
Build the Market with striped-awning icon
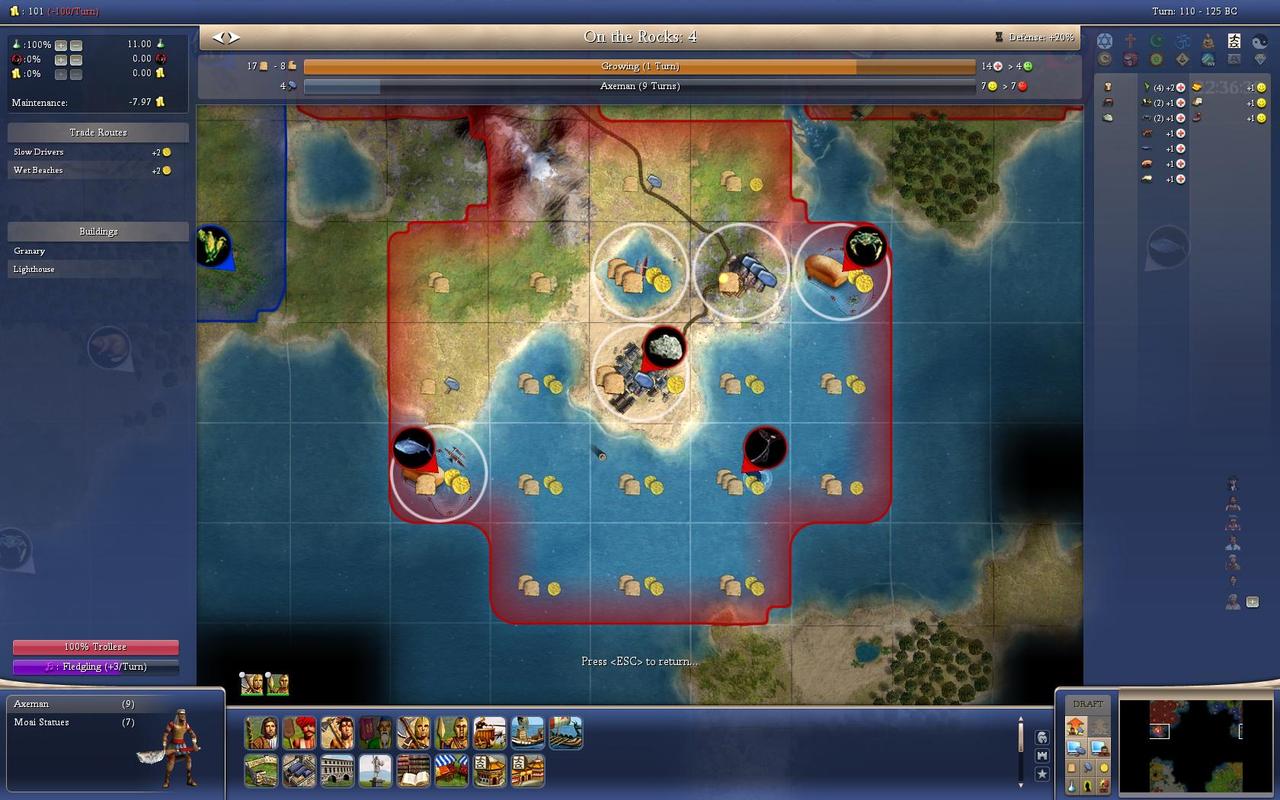click(451, 771)
